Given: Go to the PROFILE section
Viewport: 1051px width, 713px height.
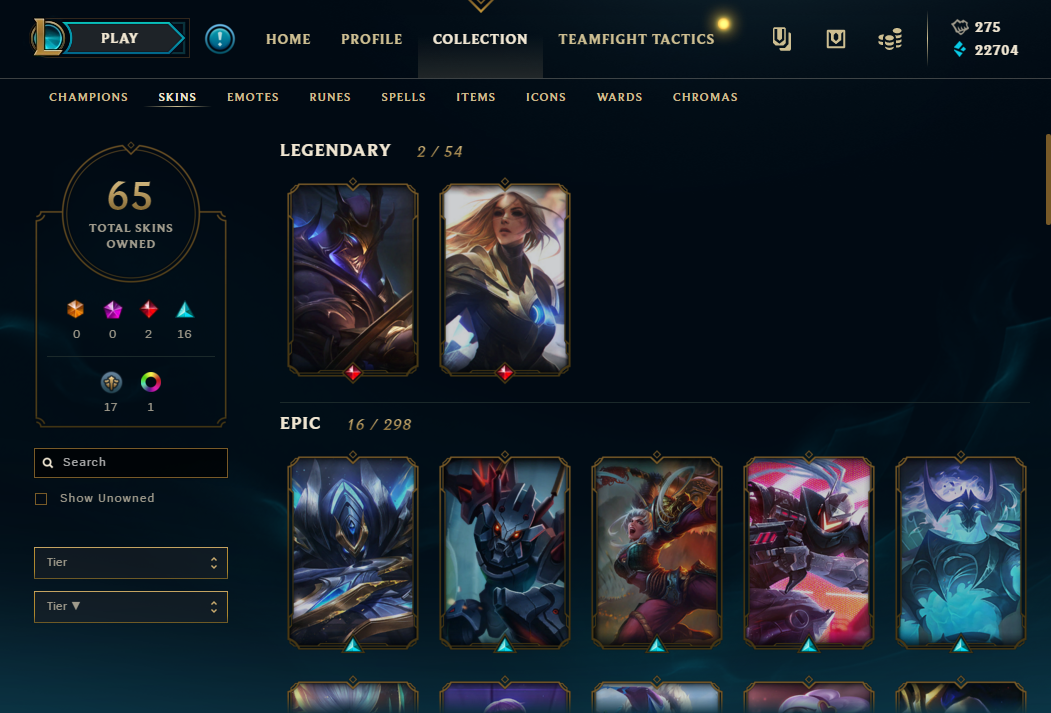Looking at the screenshot, I should pos(371,39).
